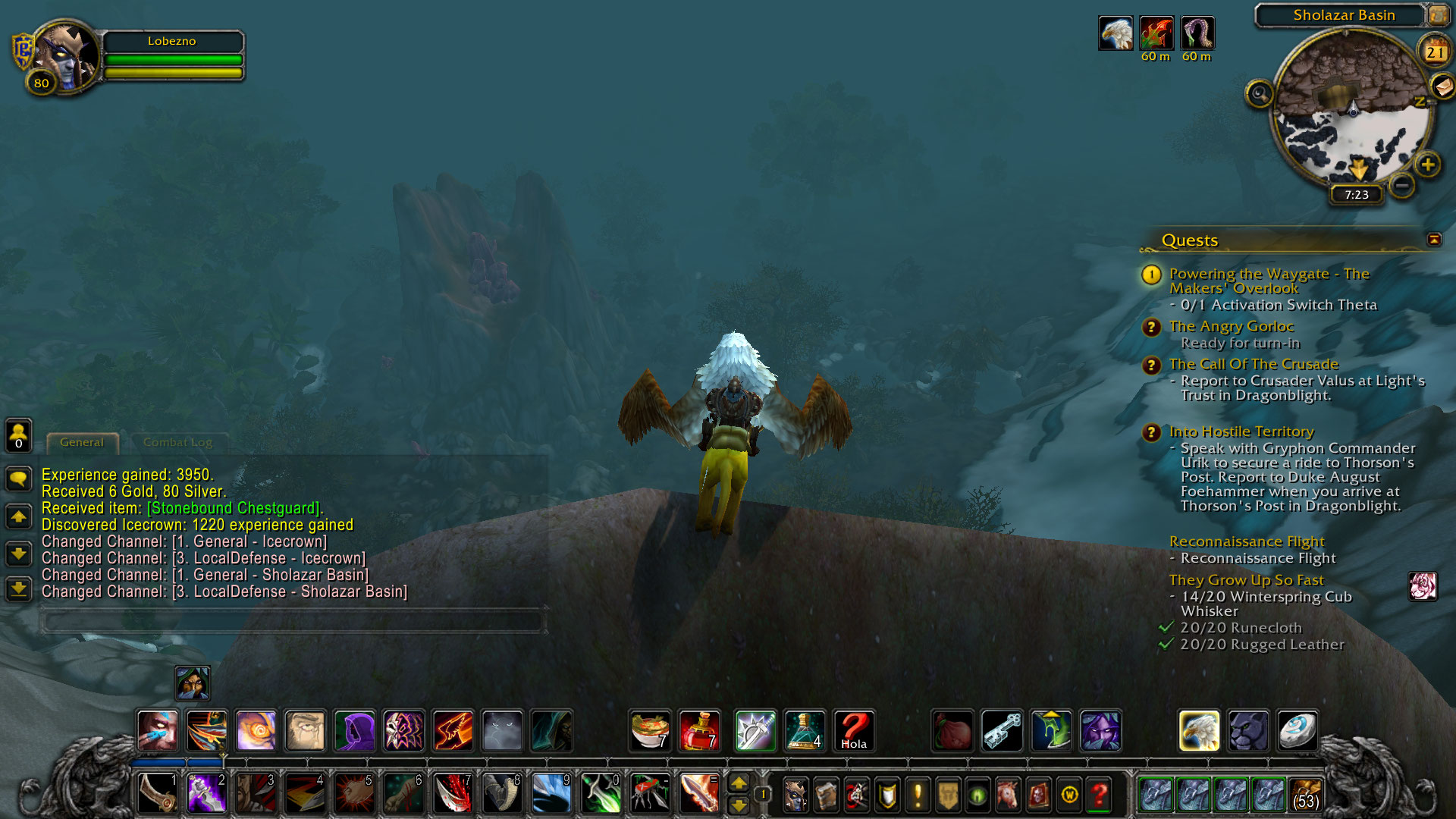Use the They Grow Up So Fast quest item
This screenshot has height=819, width=1456.
point(1423,586)
